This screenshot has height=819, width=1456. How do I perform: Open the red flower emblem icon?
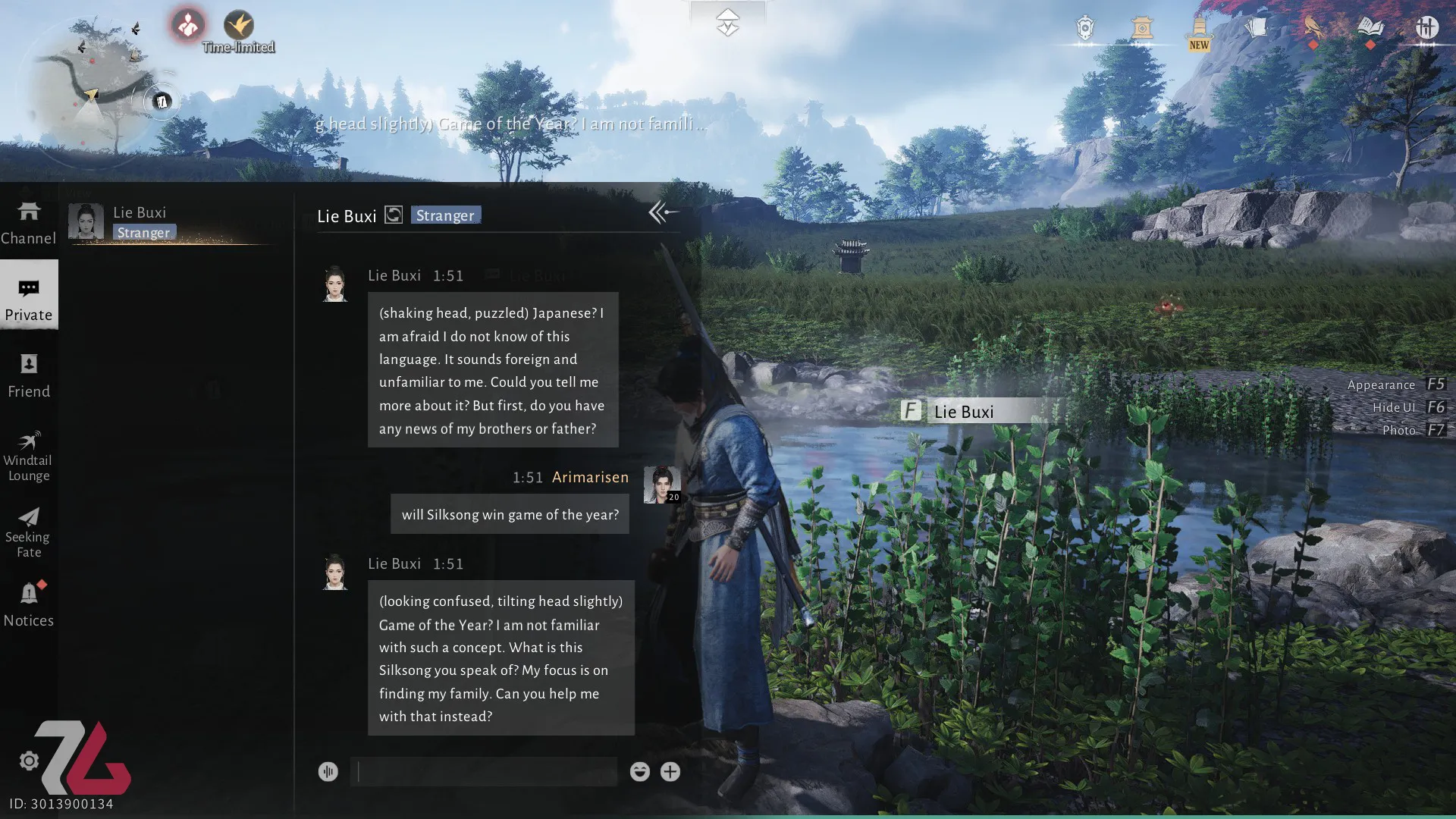[x=187, y=26]
